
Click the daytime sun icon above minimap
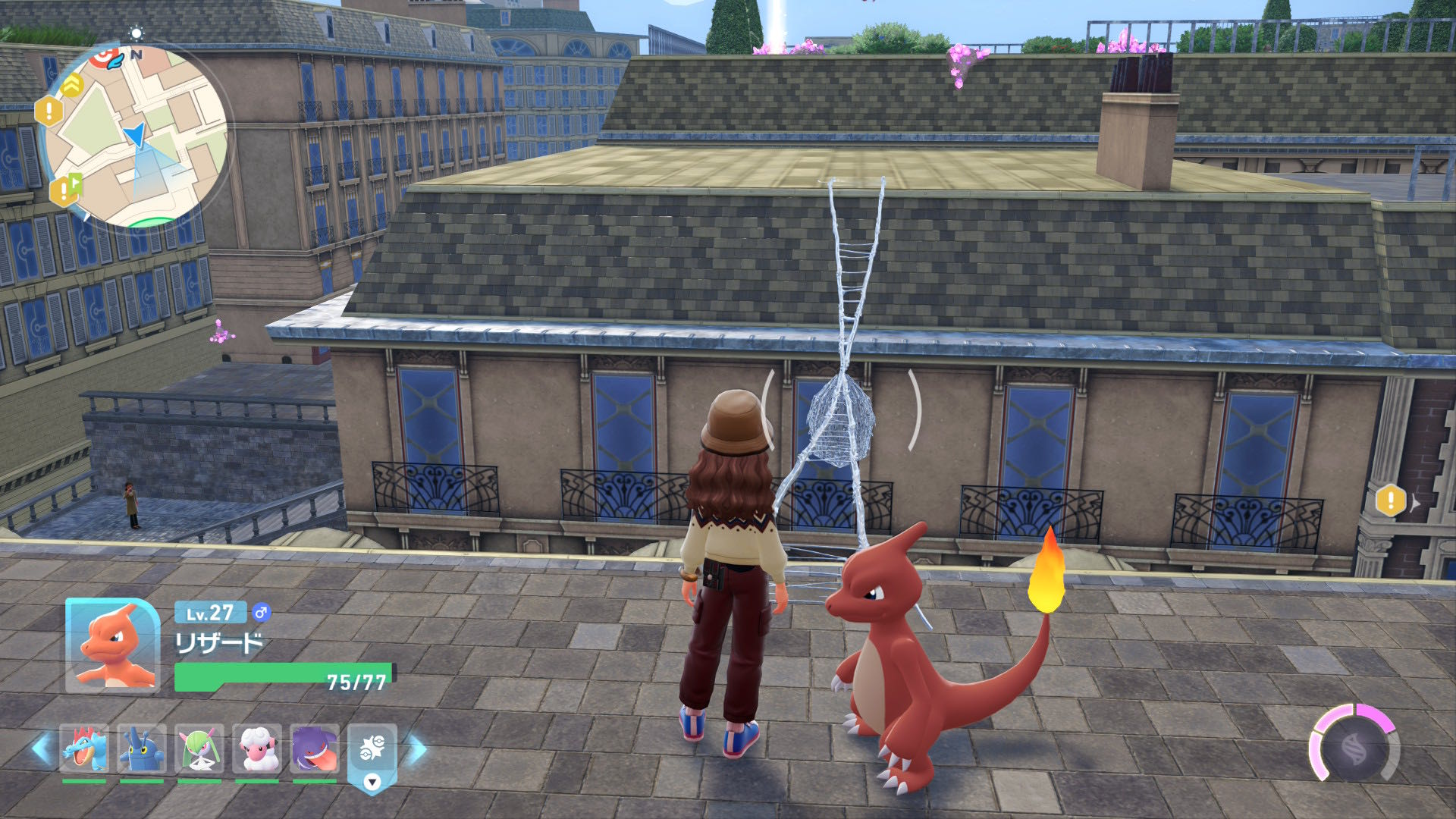(x=136, y=33)
